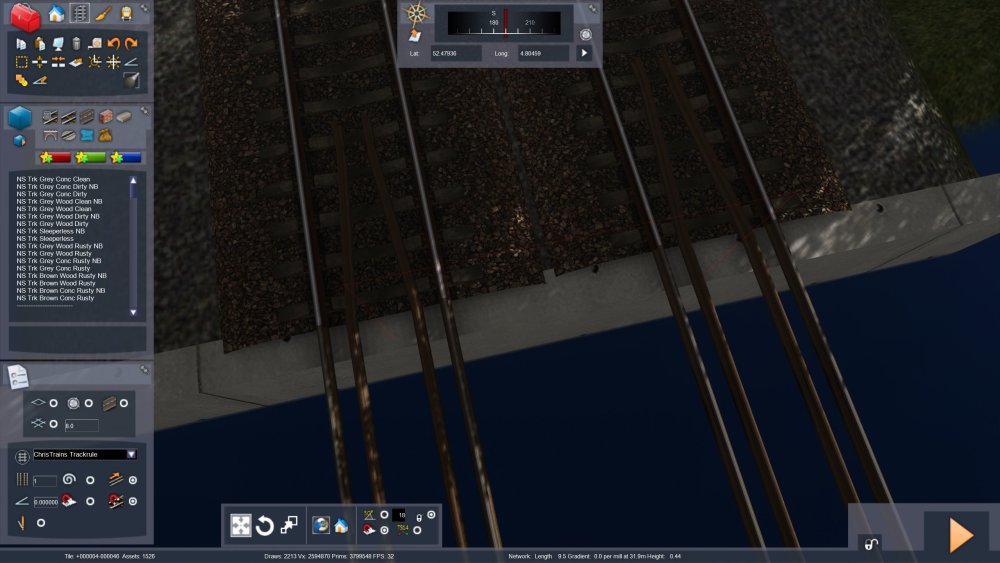
Task: Click the gradient value input field
Action: [46, 502]
